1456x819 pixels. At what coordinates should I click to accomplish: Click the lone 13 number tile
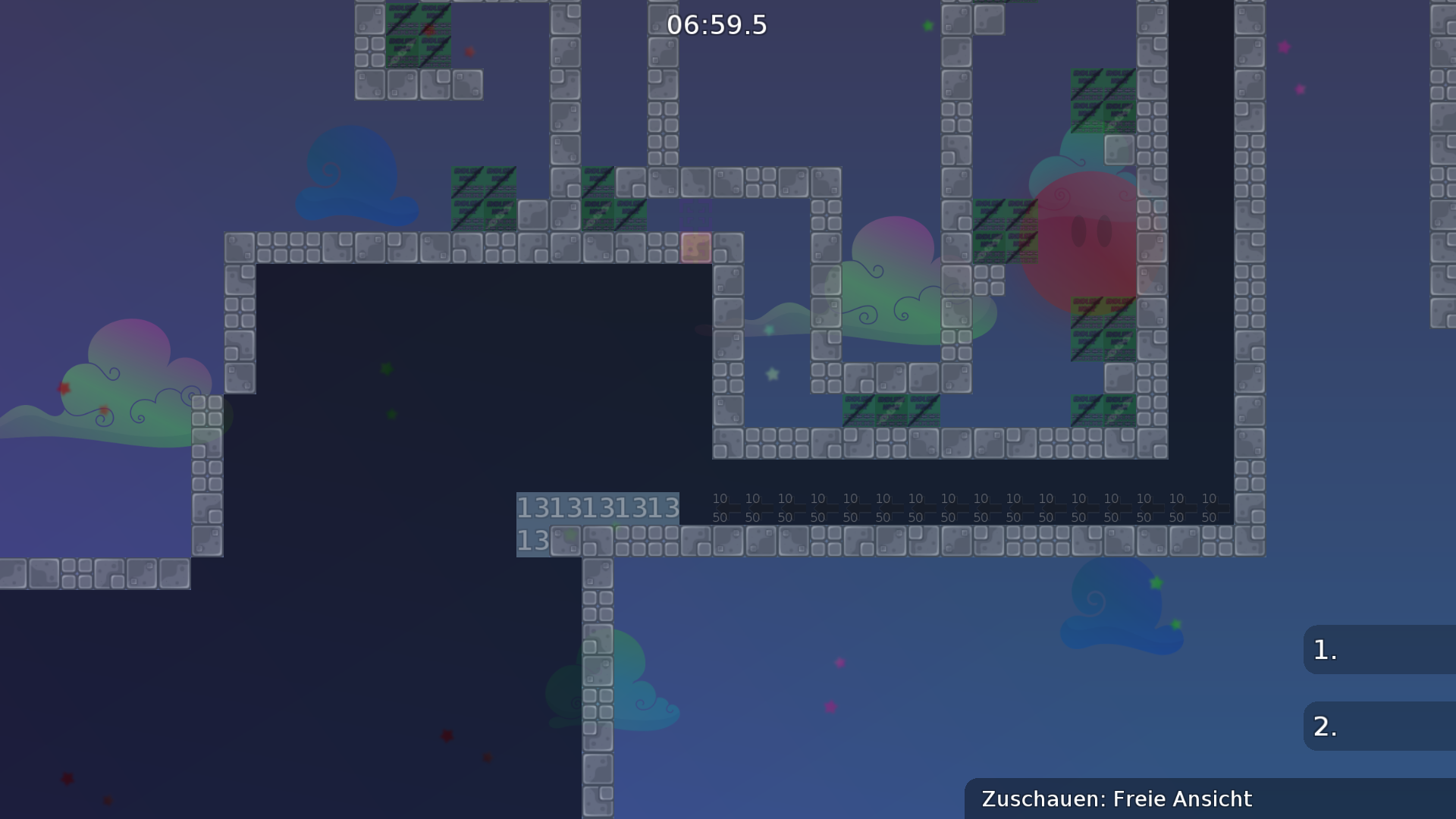tap(533, 540)
